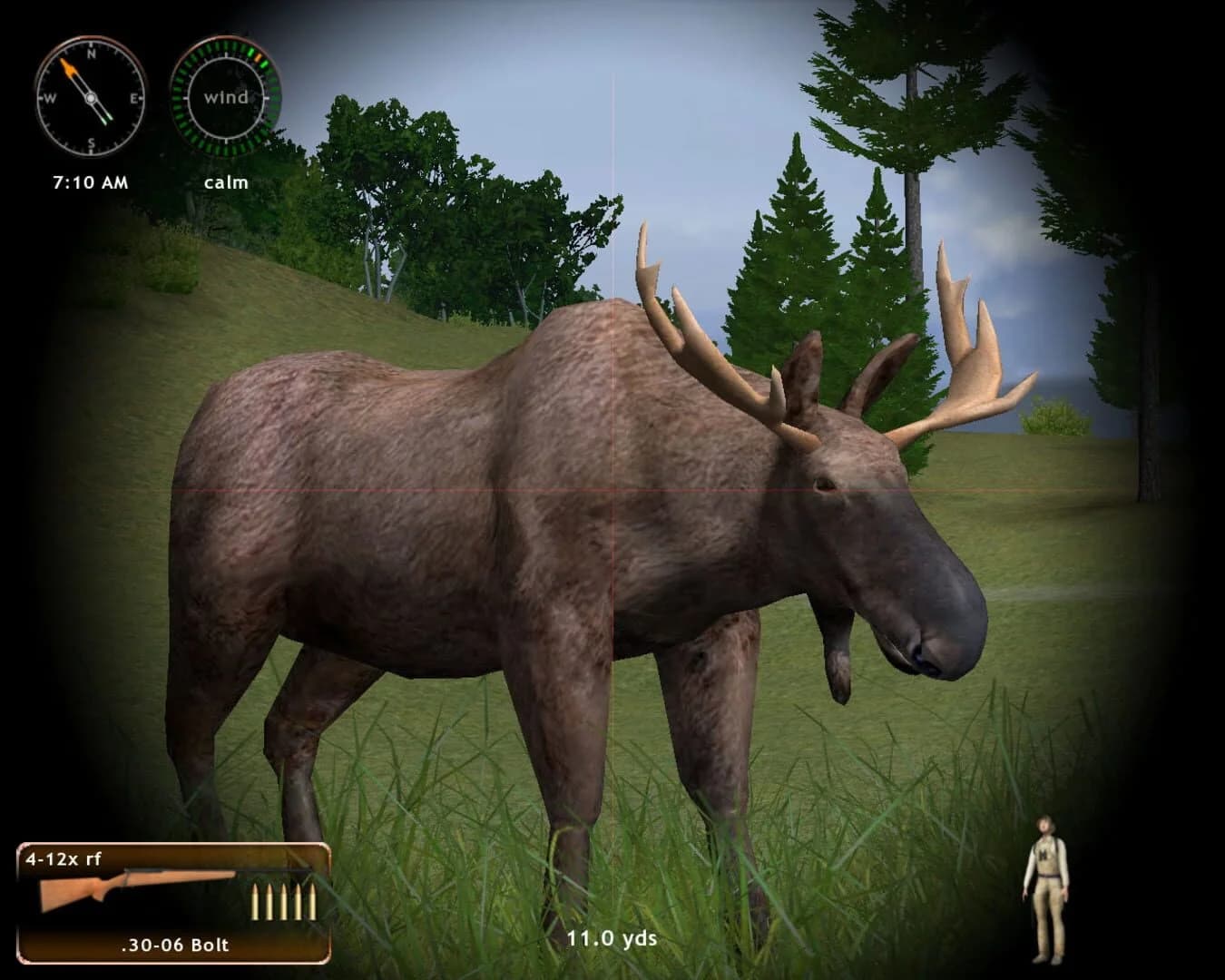Click the compass navigation icon
This screenshot has width=1225, height=980.
(89, 95)
